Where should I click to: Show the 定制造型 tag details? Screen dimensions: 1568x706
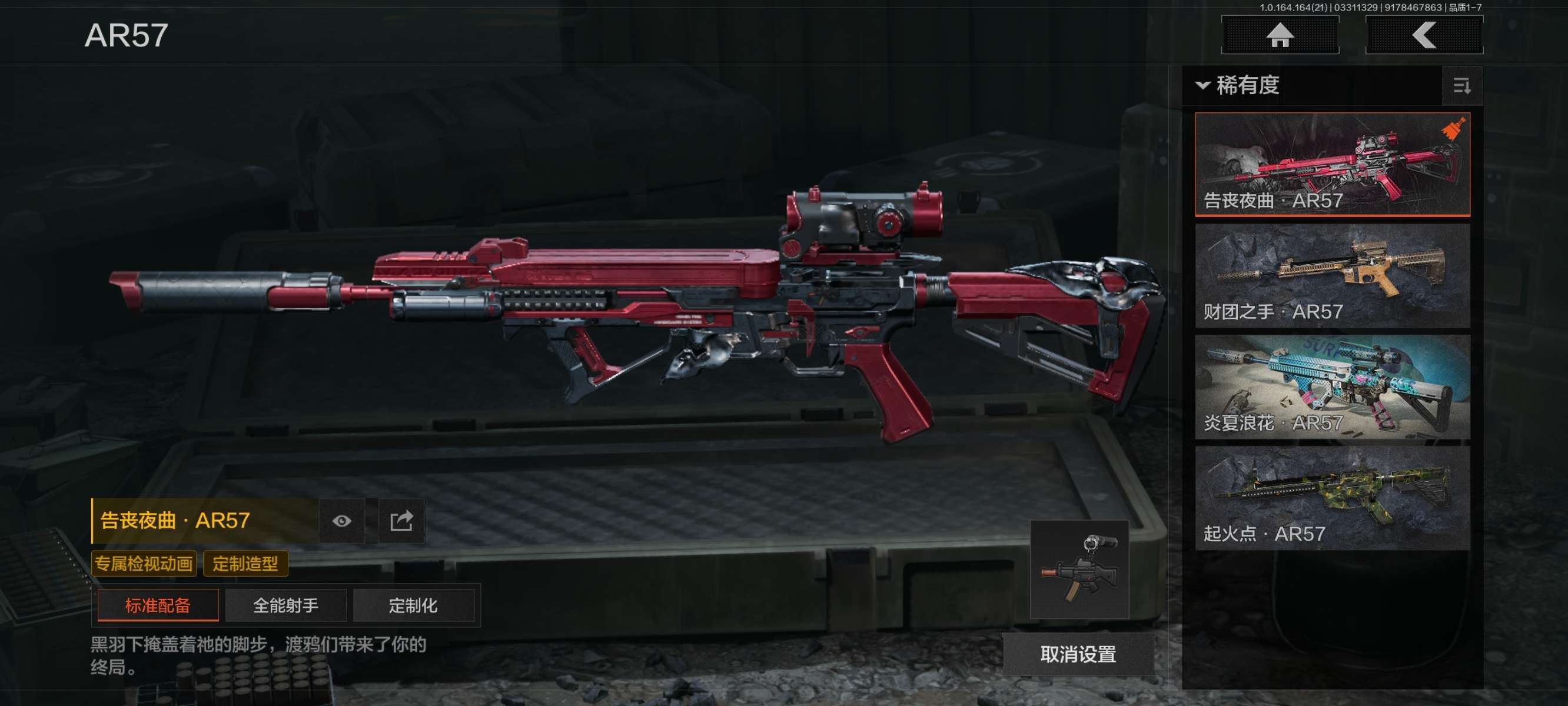[245, 564]
